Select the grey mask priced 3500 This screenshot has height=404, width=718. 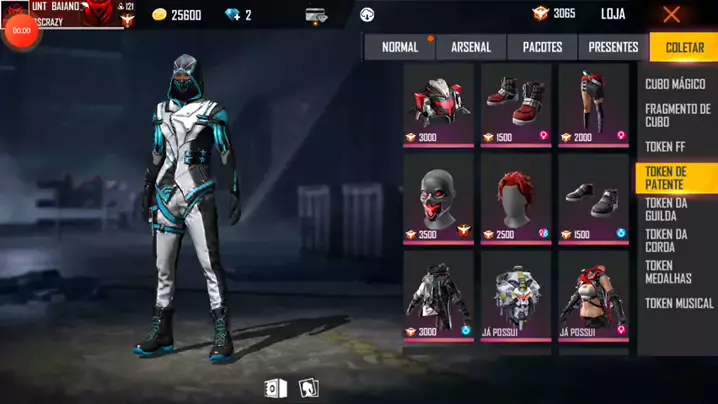[x=438, y=197]
